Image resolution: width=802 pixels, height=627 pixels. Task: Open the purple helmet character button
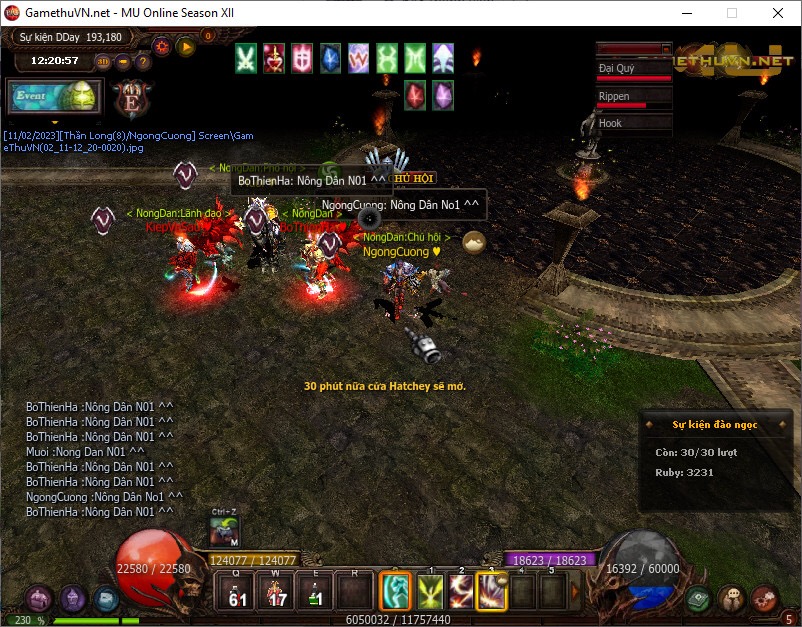[73, 599]
